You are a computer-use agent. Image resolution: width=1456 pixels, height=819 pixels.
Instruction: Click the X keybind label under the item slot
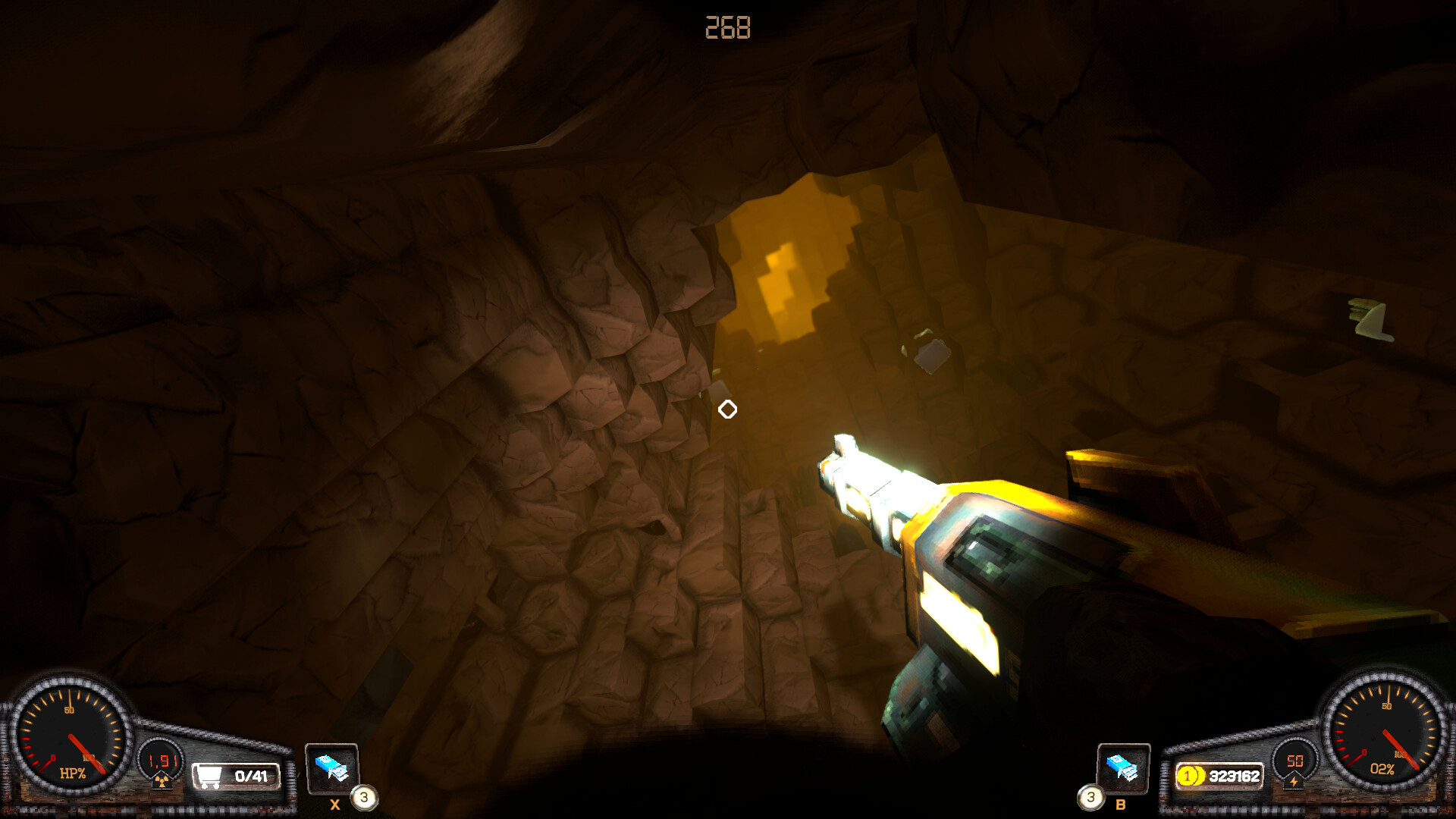coord(337,804)
